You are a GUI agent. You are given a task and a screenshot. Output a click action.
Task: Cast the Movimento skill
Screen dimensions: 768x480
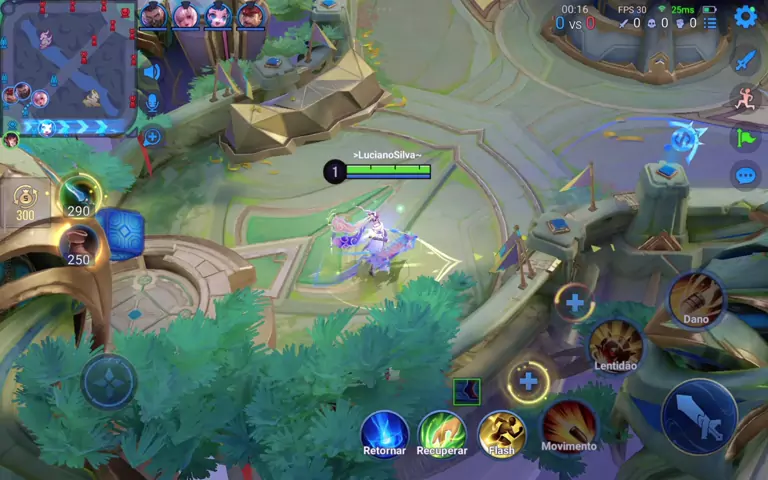click(x=569, y=424)
